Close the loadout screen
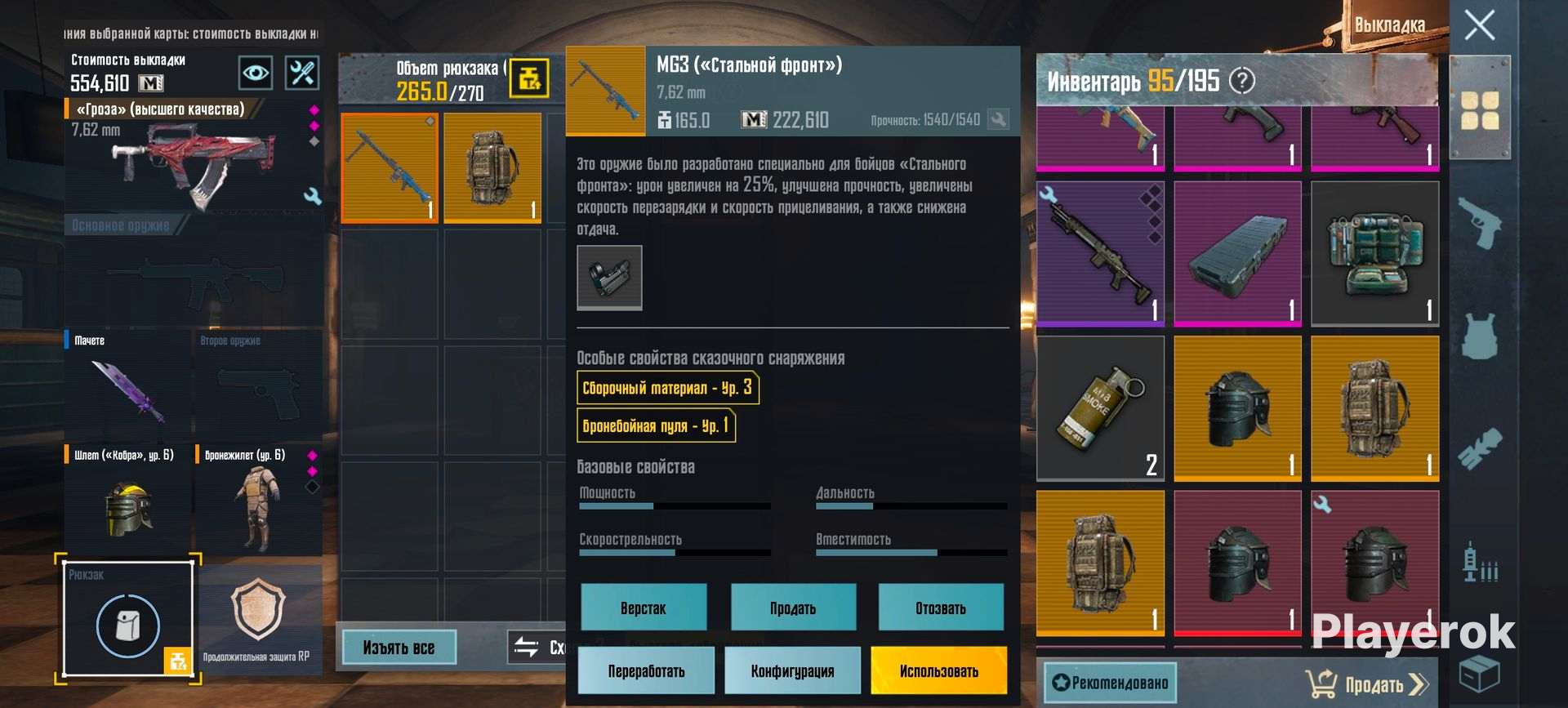This screenshot has height=708, width=1568. tap(1479, 25)
